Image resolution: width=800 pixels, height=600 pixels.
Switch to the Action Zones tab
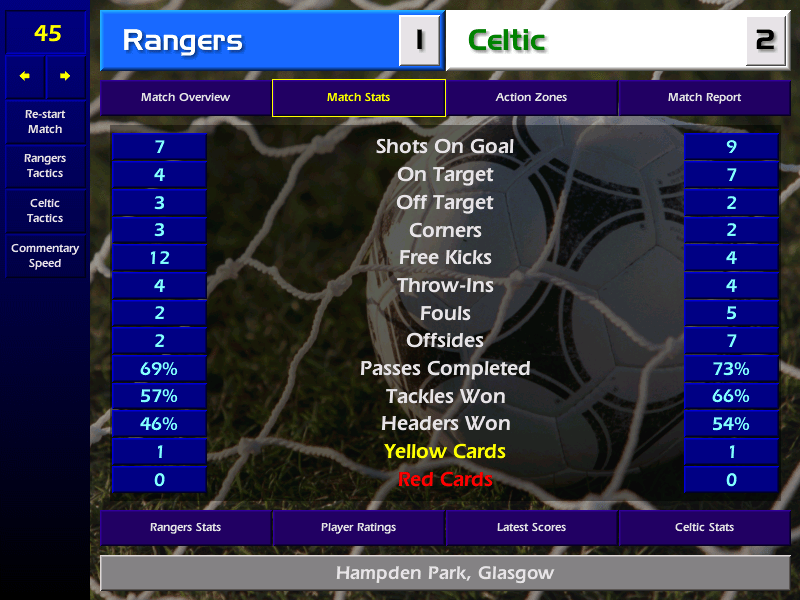(x=531, y=98)
